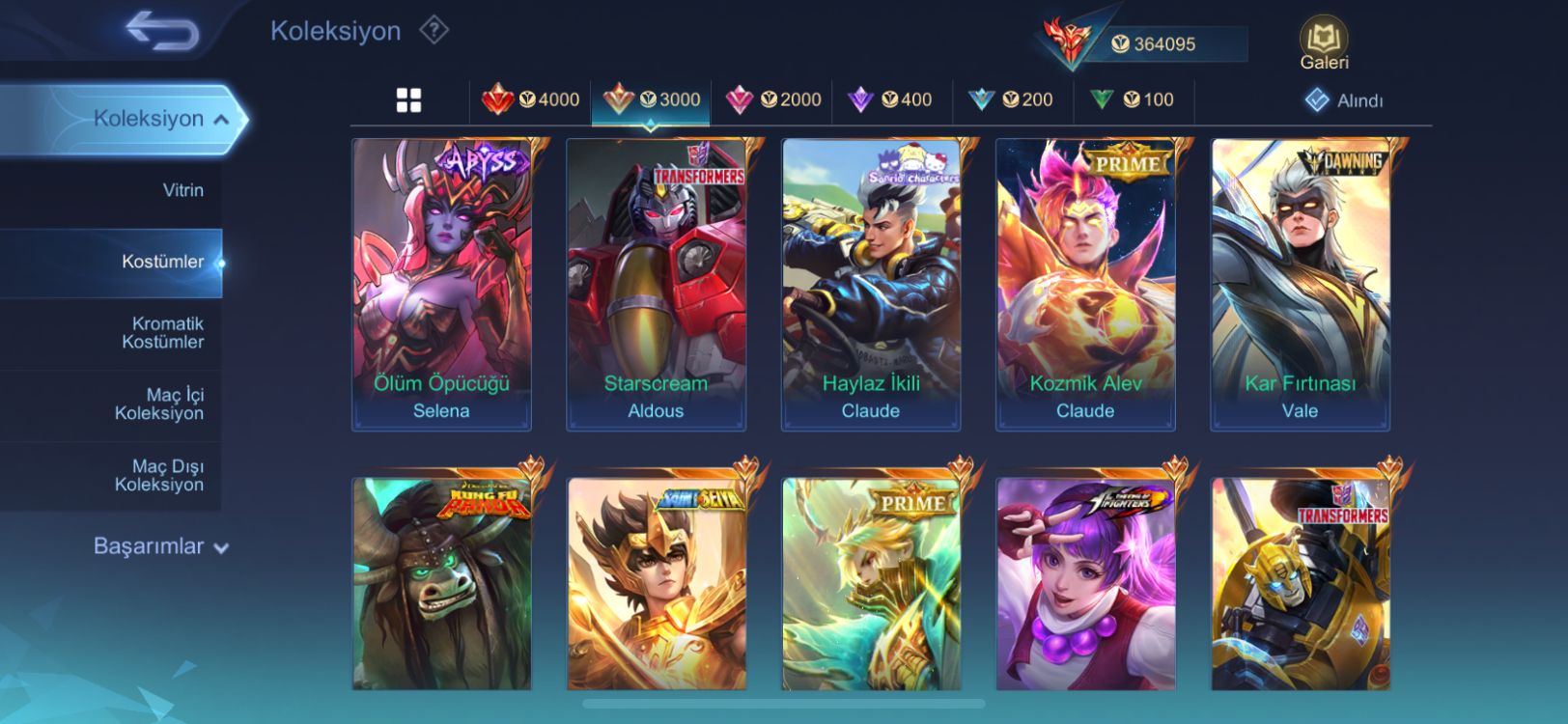
Task: Open Maç İçi Koleksiyon
Action: pos(159,404)
